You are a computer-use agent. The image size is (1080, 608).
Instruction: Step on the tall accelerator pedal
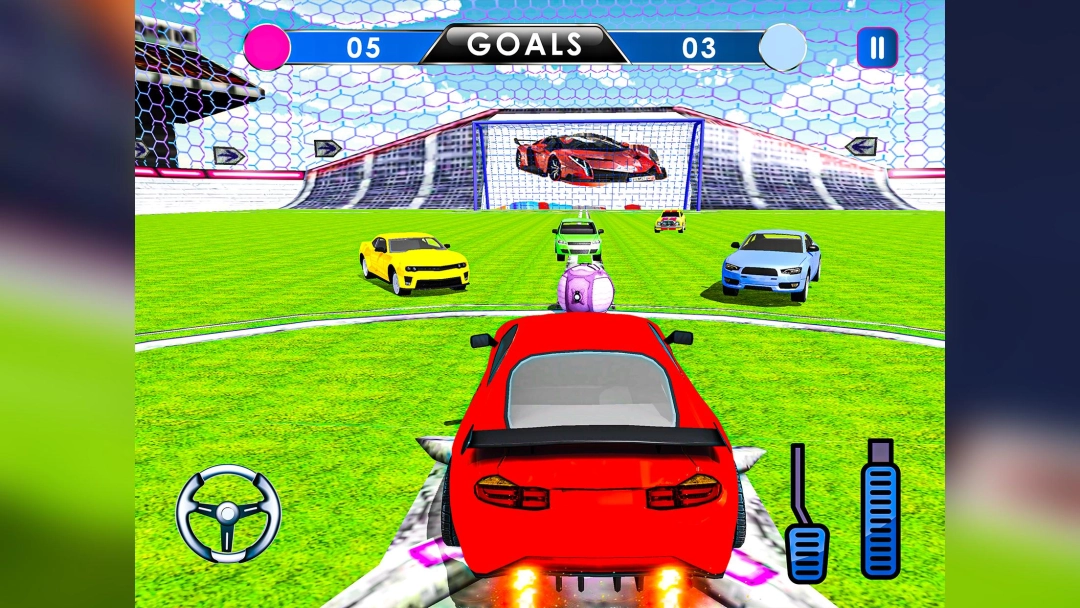point(880,510)
